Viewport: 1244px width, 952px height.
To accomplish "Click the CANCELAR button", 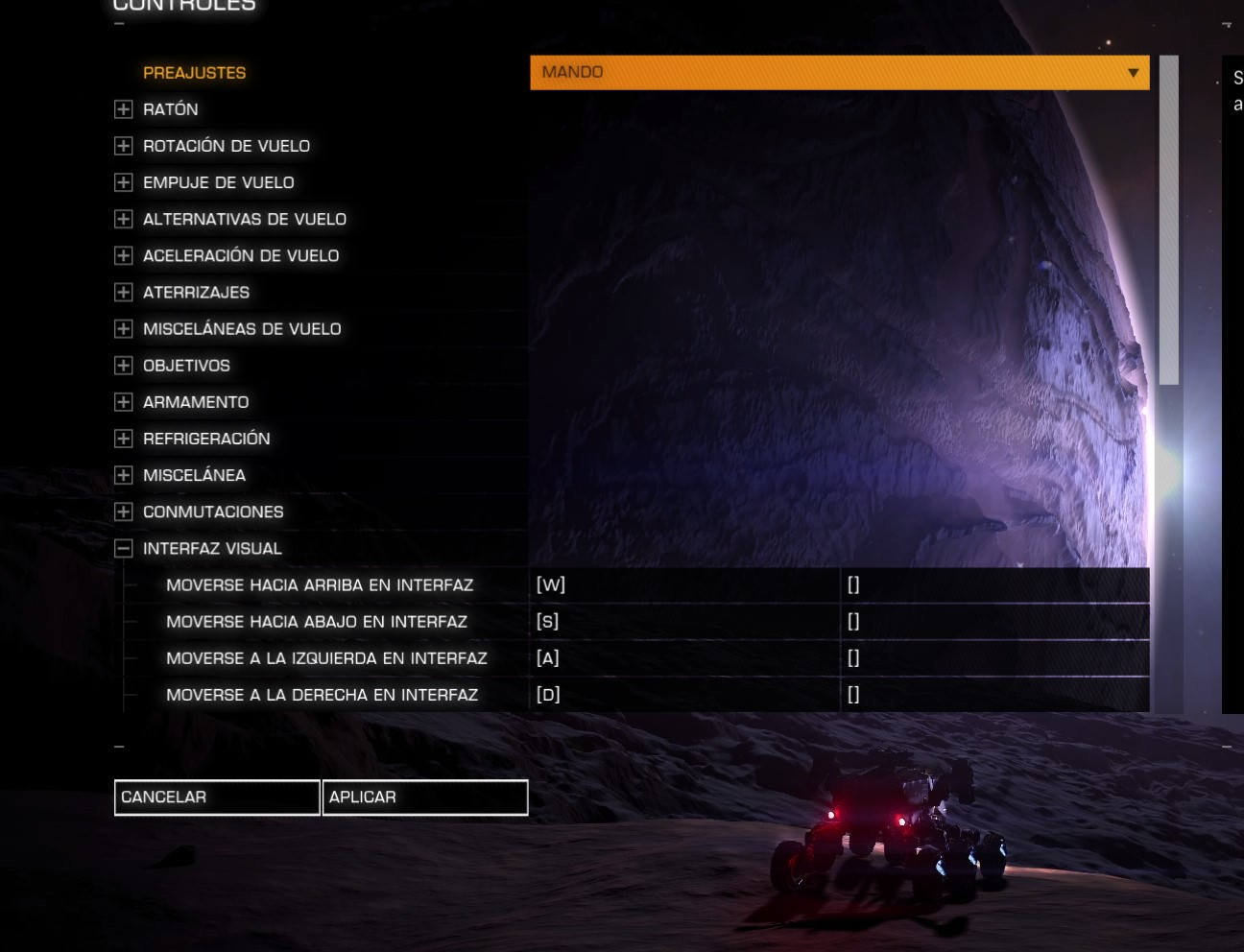I will (x=217, y=797).
